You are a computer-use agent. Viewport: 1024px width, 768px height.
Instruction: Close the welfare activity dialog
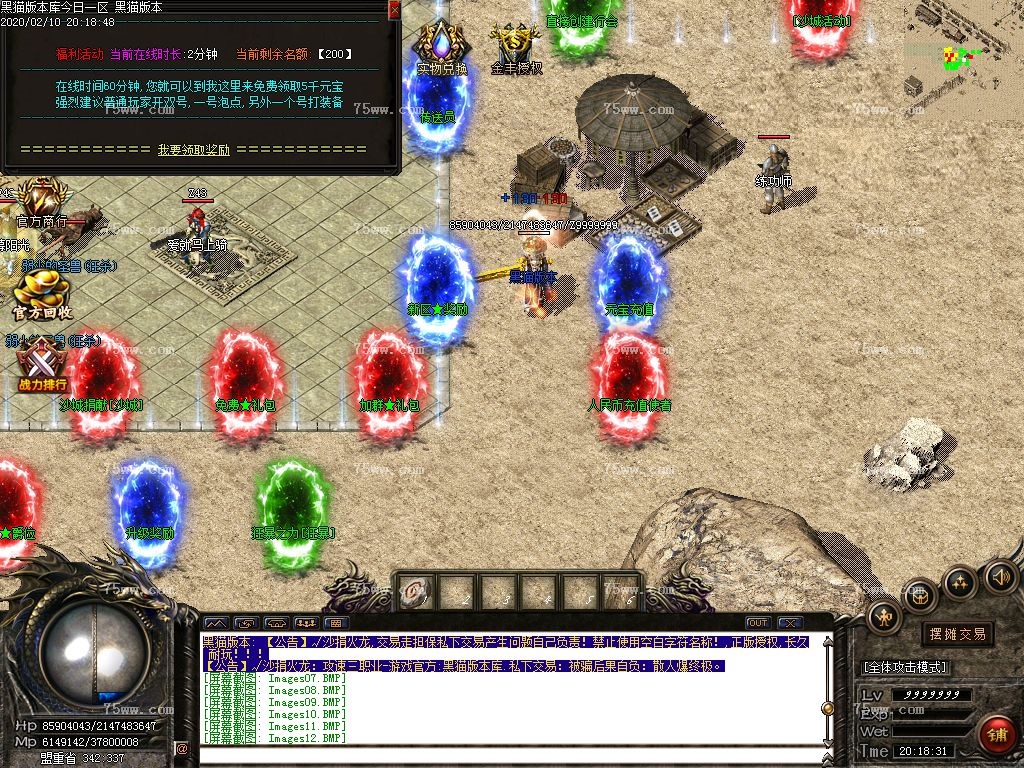click(394, 9)
